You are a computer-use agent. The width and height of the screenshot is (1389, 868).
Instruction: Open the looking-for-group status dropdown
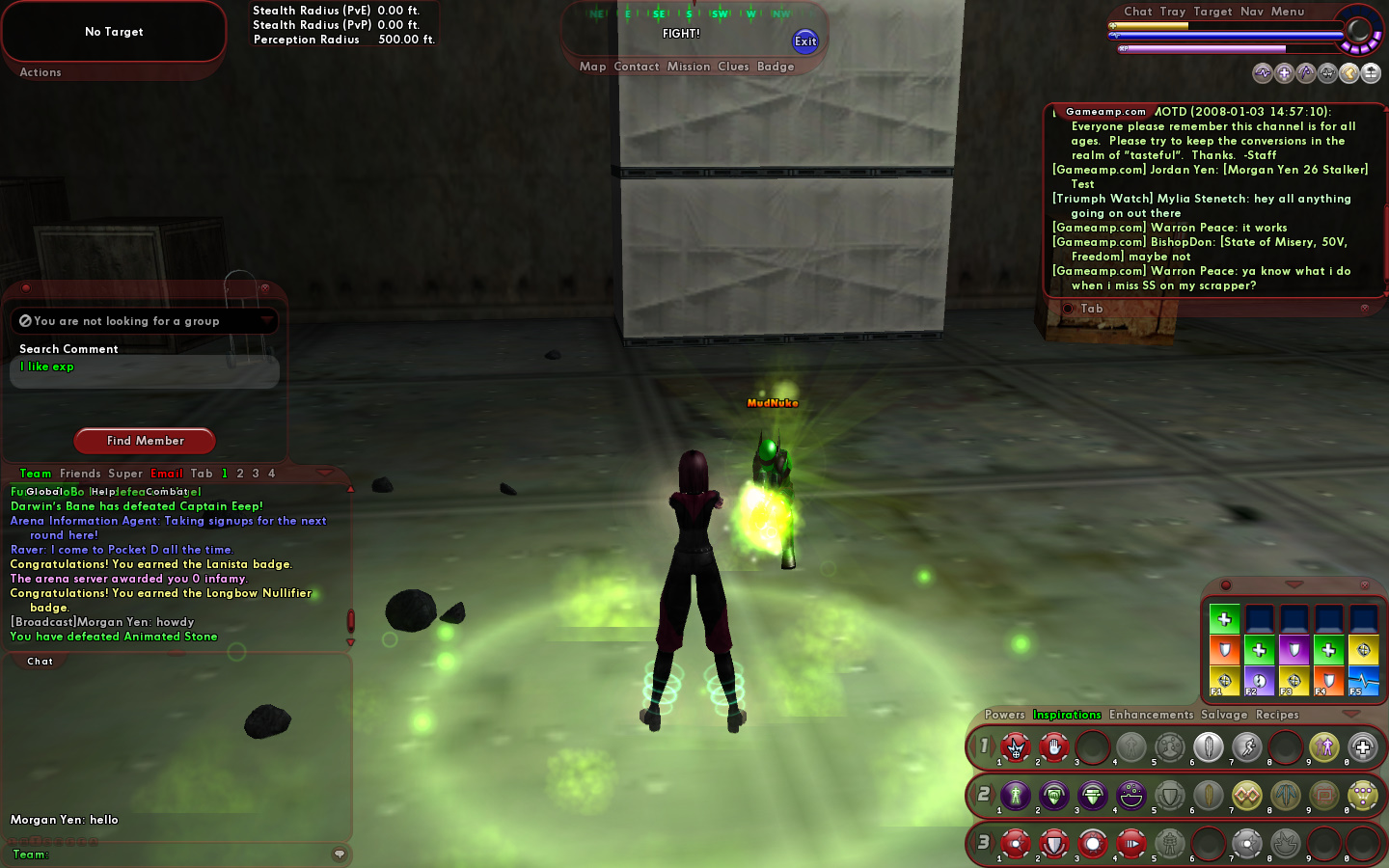click(x=266, y=320)
